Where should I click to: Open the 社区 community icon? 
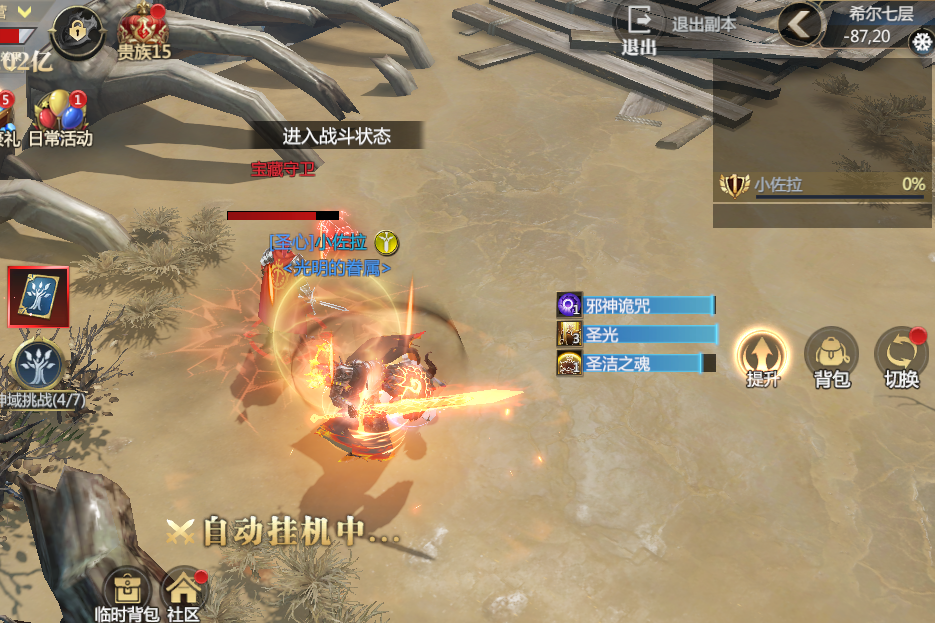point(183,594)
